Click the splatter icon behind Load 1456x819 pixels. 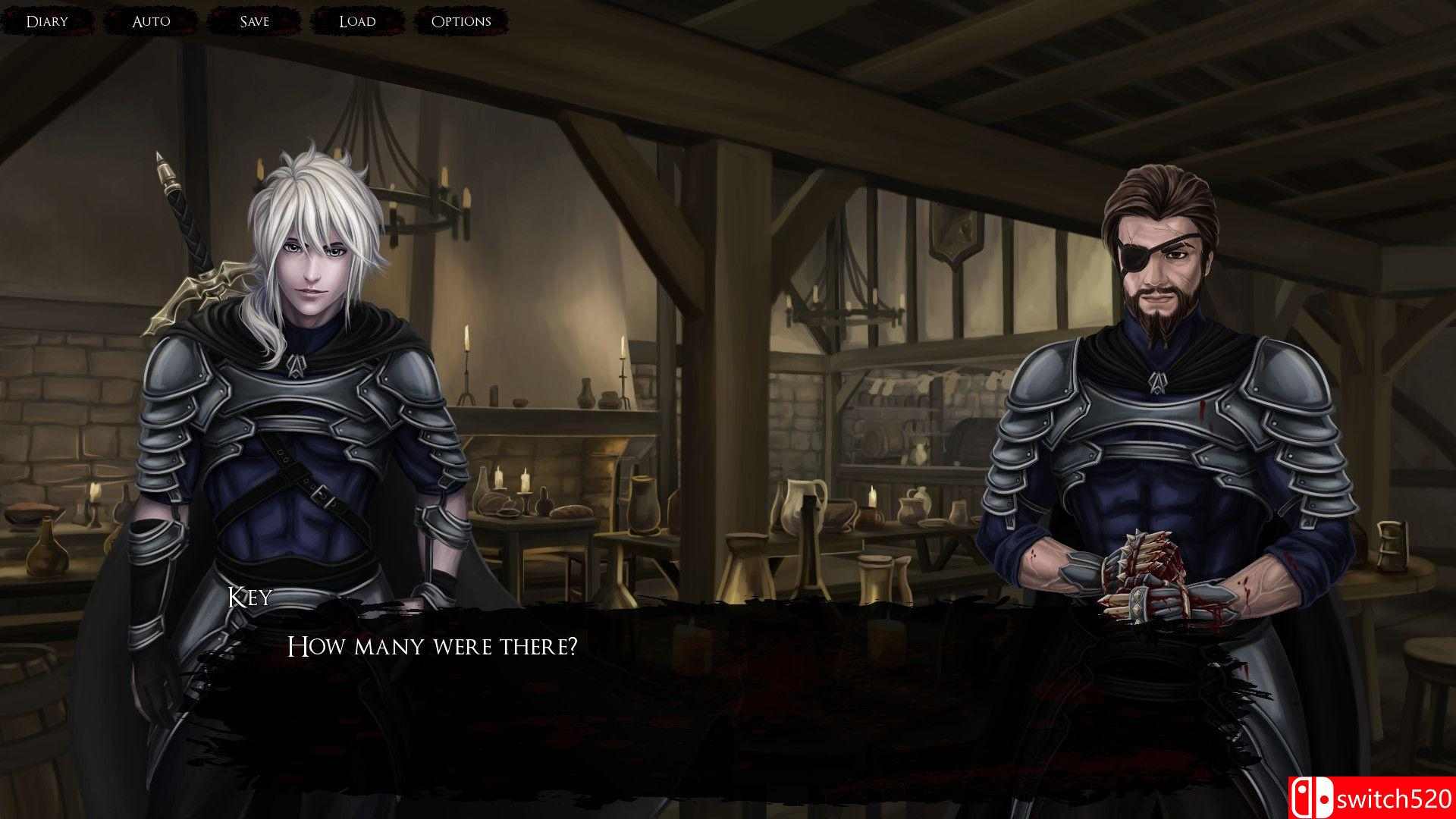point(356,20)
